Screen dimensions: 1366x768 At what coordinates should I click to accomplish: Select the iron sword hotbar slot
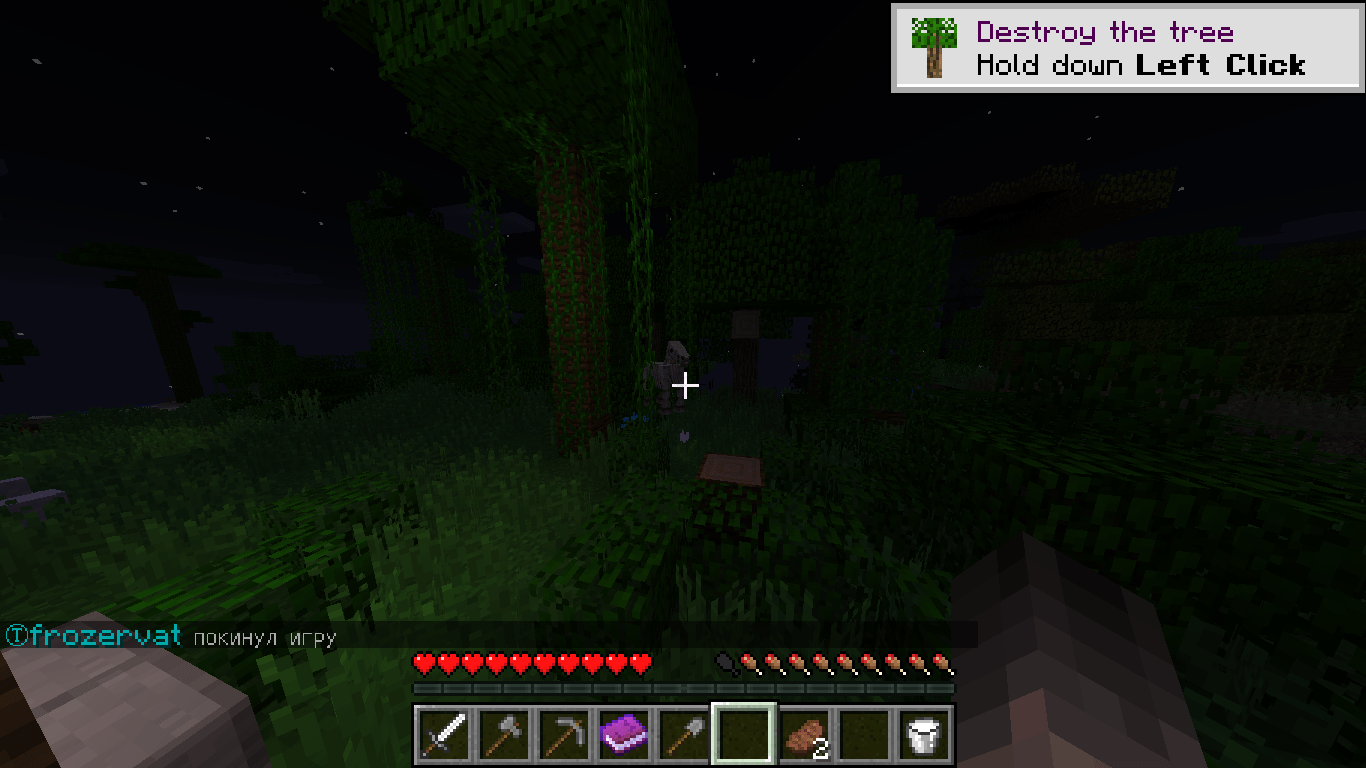(x=443, y=735)
